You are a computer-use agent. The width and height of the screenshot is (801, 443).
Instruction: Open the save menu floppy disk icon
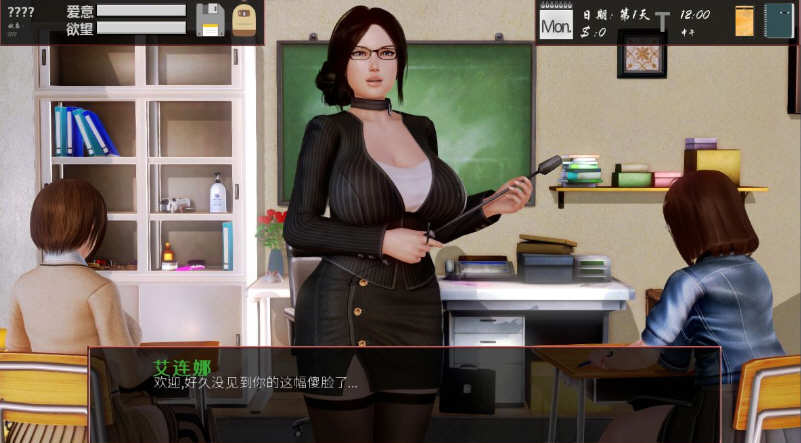[x=210, y=20]
